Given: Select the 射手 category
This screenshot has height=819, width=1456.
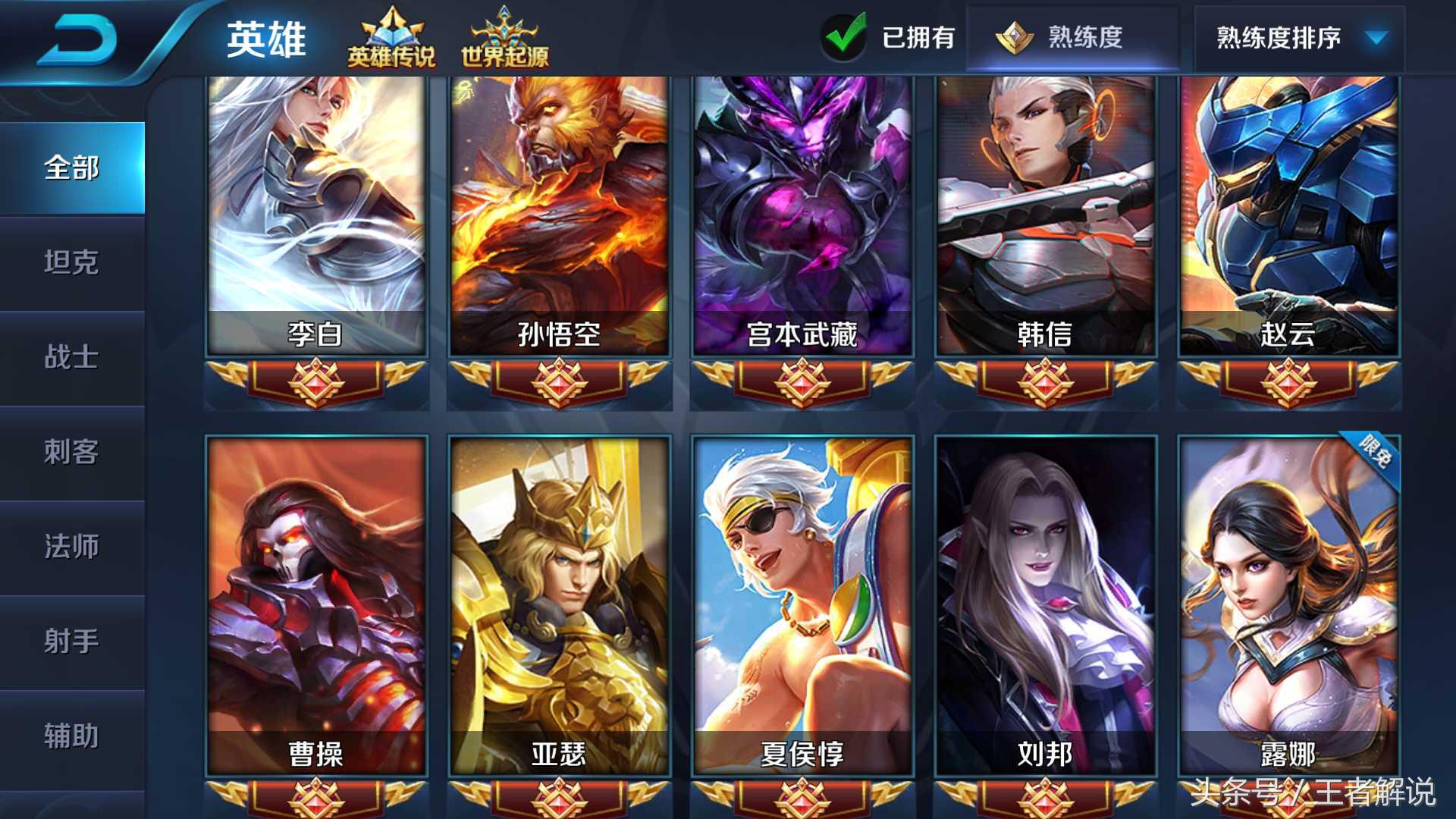Looking at the screenshot, I should click(x=71, y=642).
